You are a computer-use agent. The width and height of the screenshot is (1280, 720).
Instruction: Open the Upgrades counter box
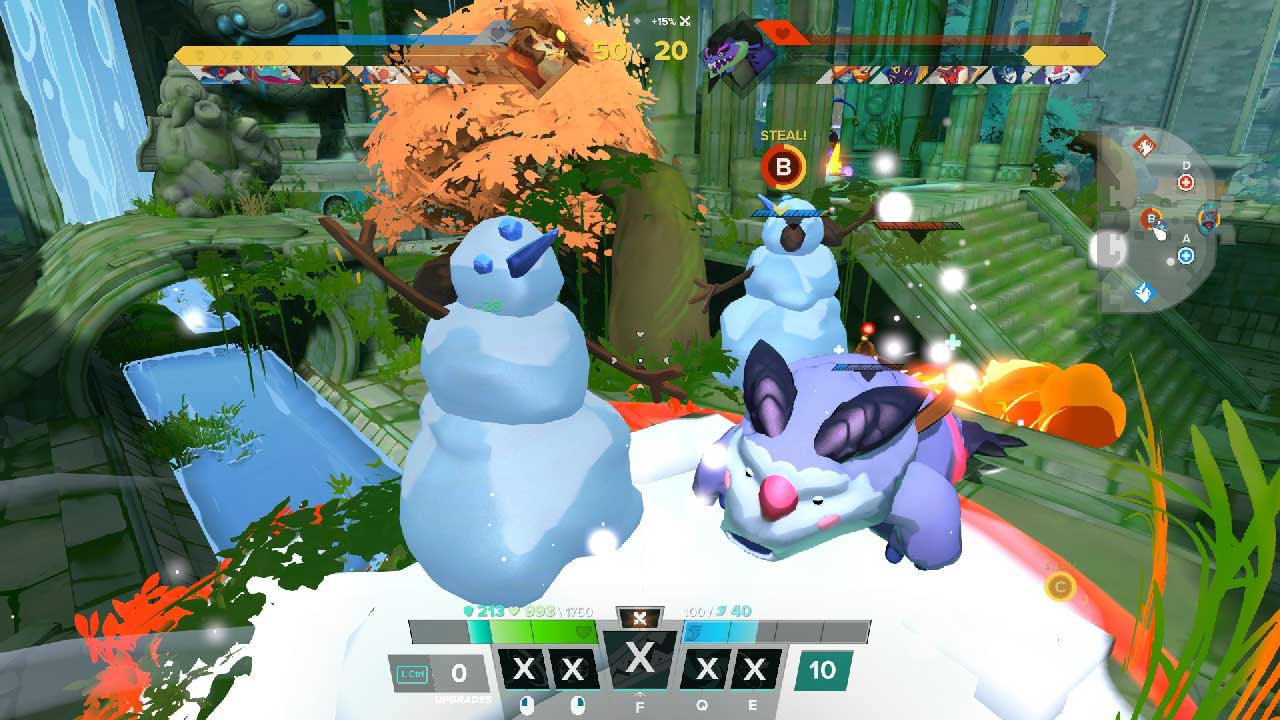click(x=459, y=673)
